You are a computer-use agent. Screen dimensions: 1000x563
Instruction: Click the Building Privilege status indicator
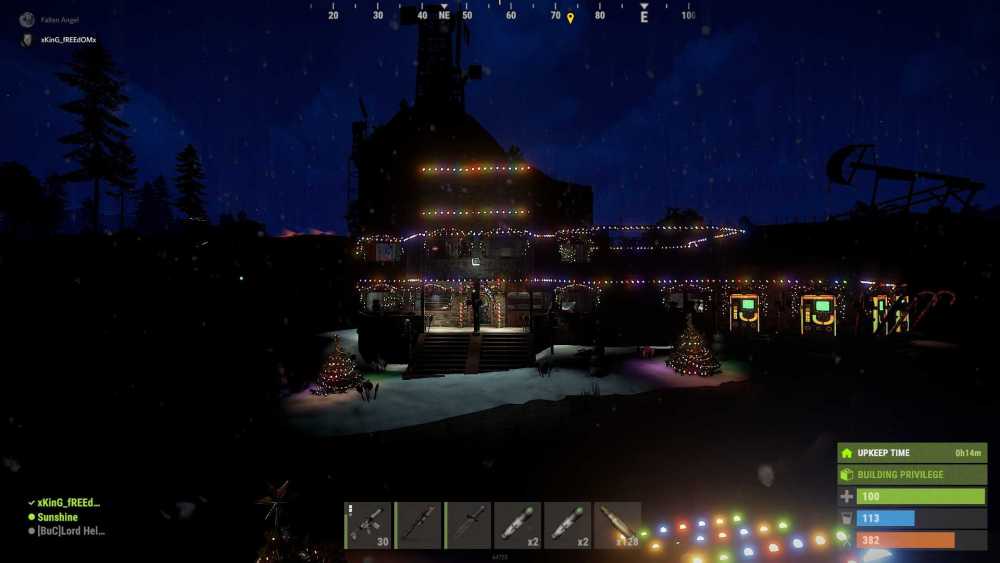[x=911, y=474]
